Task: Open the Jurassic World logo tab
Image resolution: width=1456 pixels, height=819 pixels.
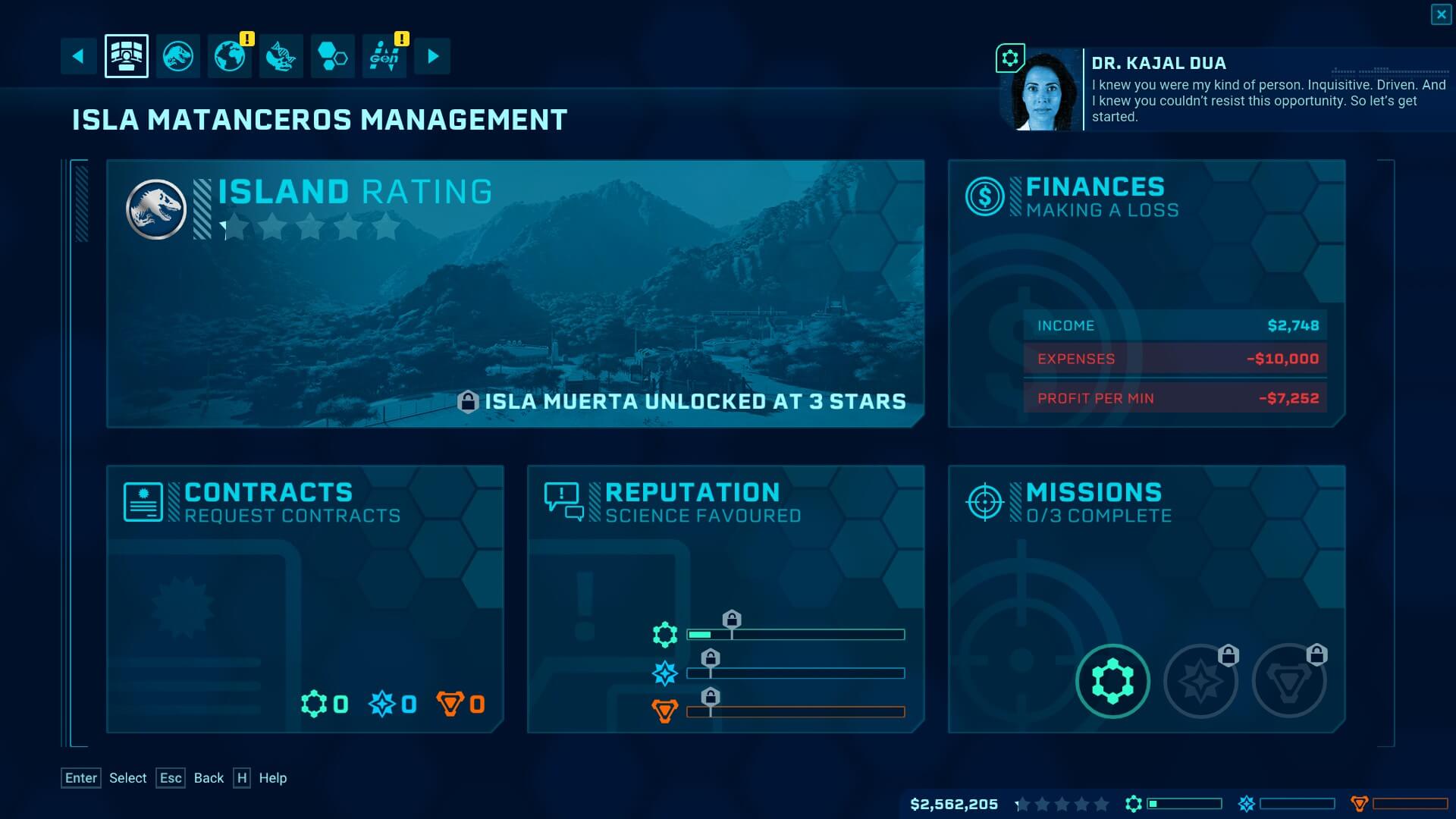Action: 178,56
